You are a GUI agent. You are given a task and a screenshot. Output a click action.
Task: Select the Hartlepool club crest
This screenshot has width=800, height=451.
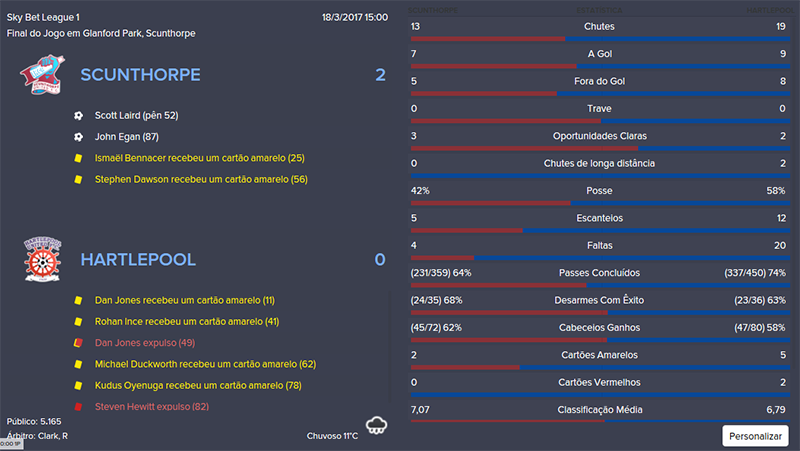43,260
